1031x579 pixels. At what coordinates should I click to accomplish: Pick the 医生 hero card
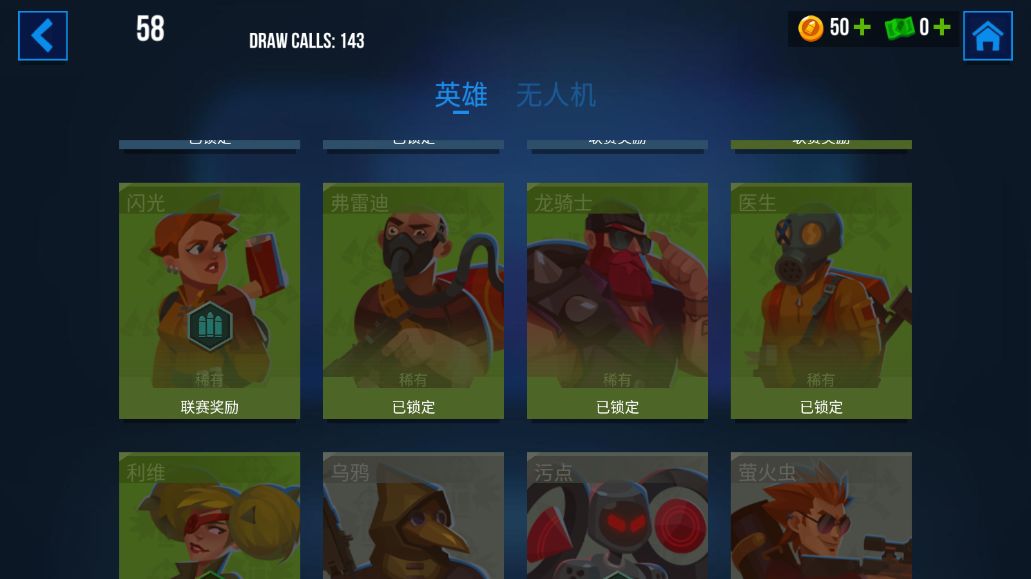coord(821,300)
